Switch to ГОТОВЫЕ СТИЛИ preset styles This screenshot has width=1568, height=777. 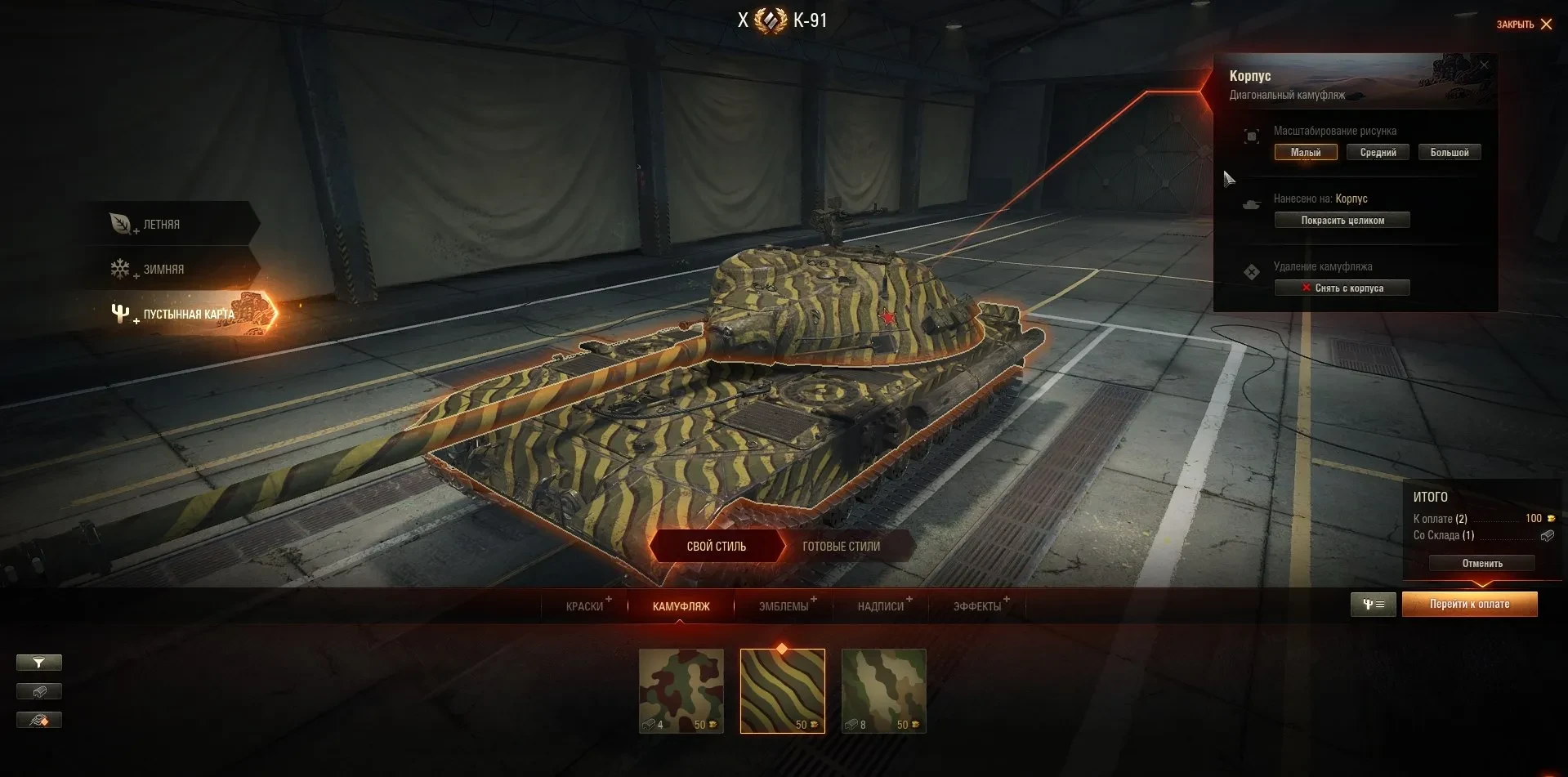(841, 547)
